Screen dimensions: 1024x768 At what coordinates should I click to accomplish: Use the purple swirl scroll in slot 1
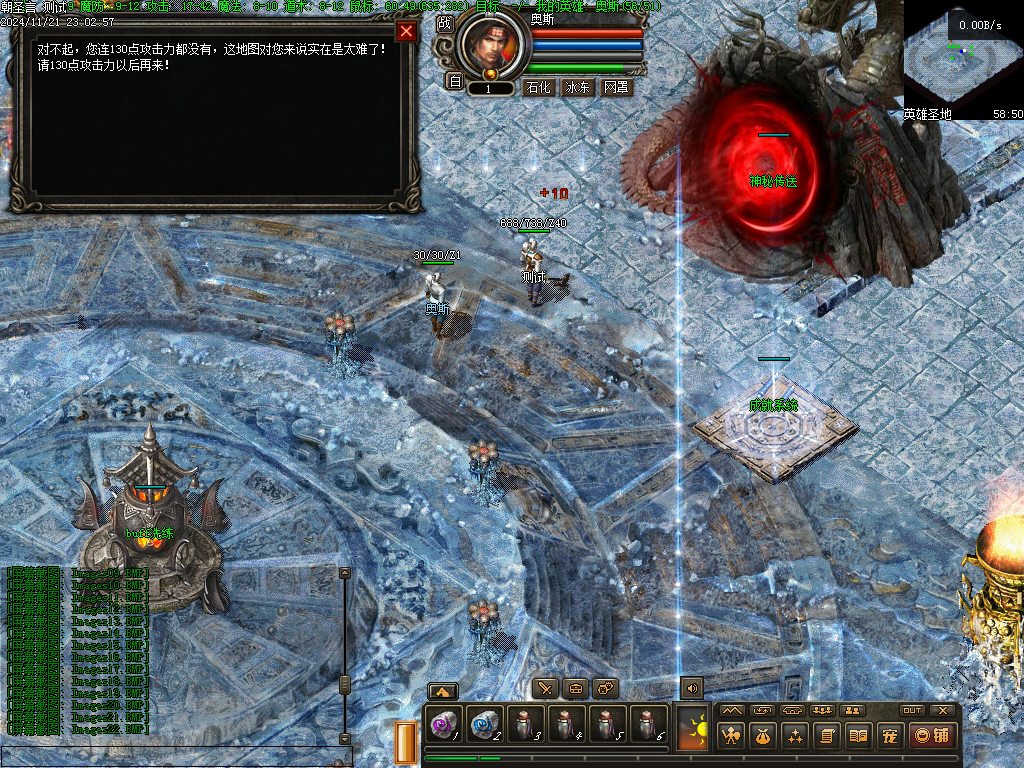tap(443, 724)
